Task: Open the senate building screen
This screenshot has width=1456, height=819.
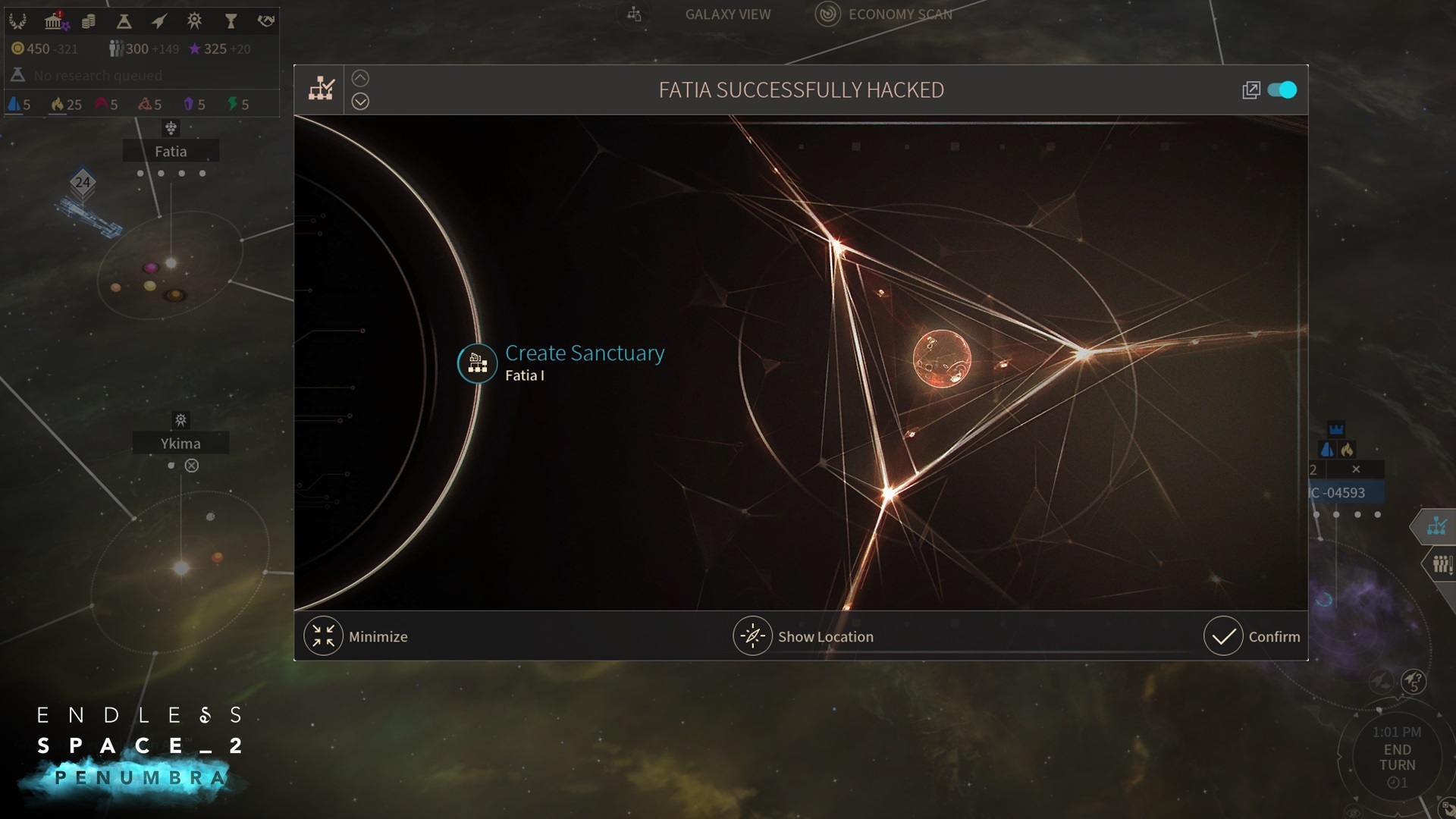Action: pos(54,20)
